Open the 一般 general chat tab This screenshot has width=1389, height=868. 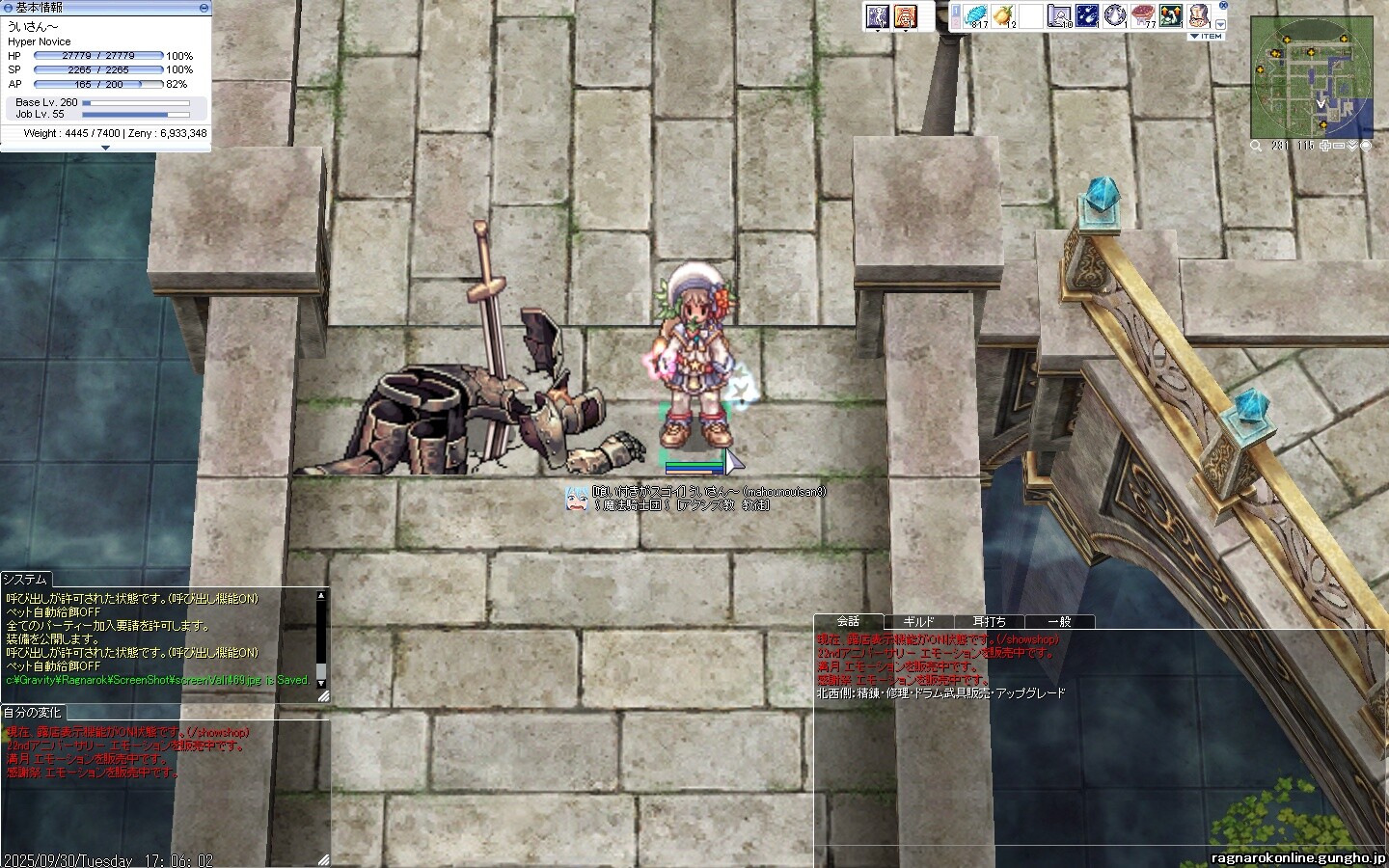tap(1059, 622)
